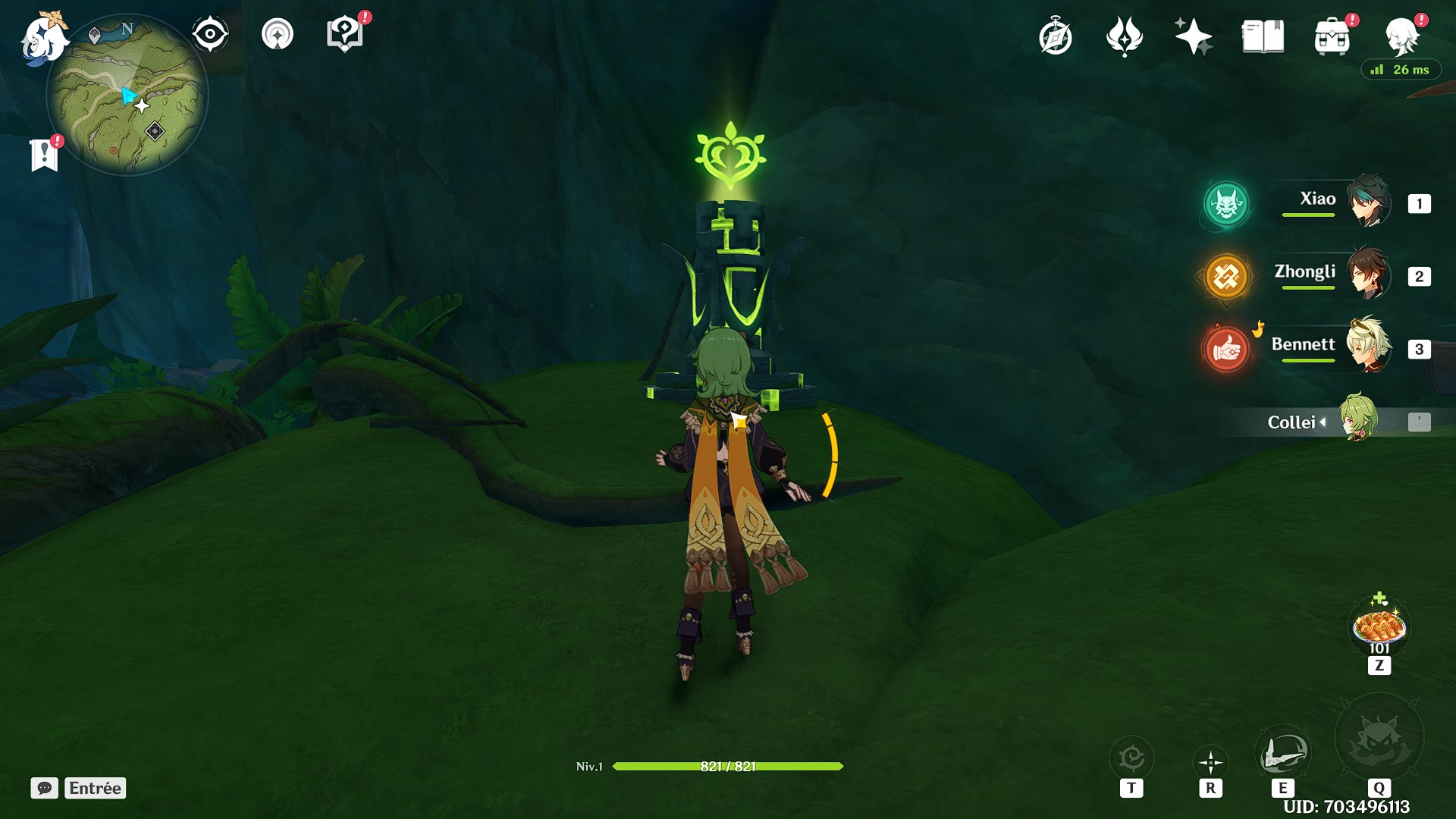This screenshot has height=819, width=1456.
Task: Open the Wish star icon
Action: click(x=1193, y=37)
